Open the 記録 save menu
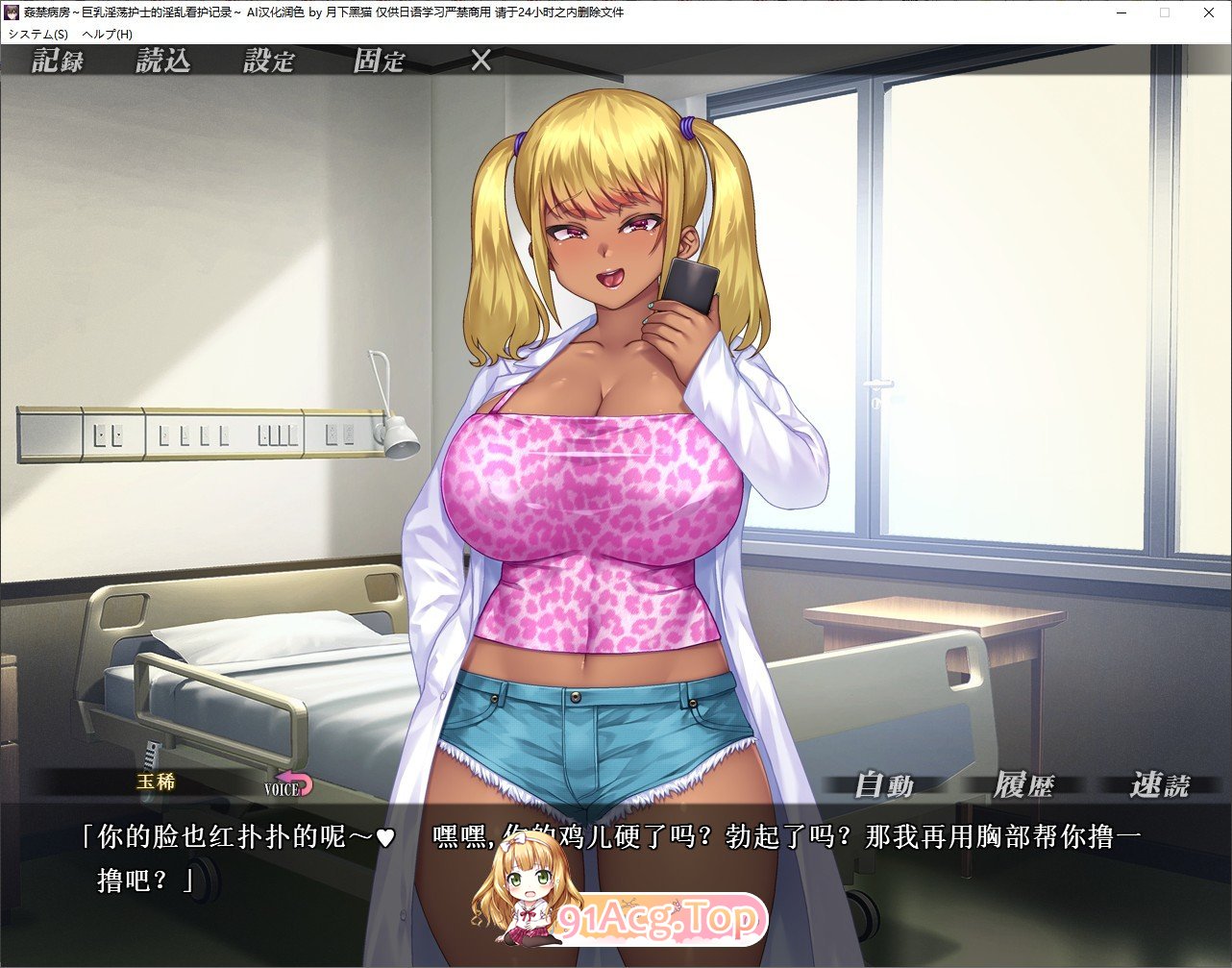1232x968 pixels. click(x=58, y=62)
